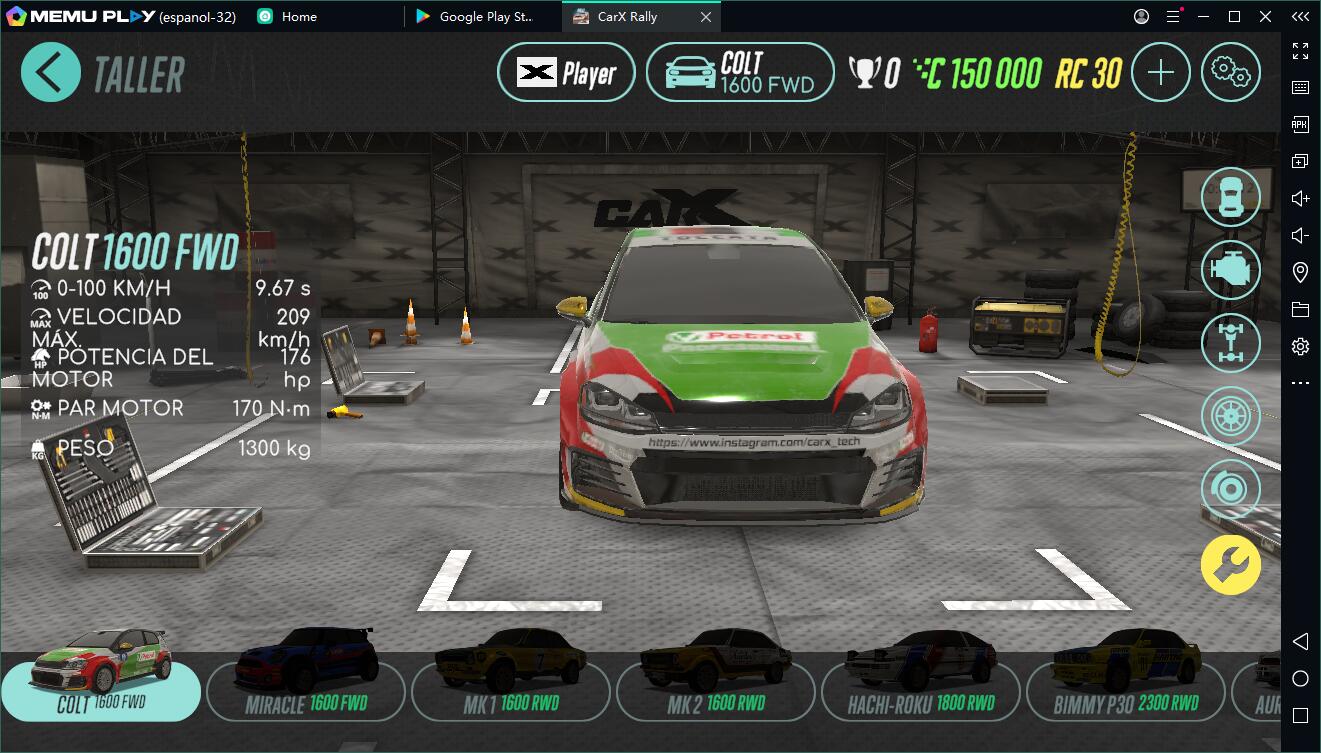
Task: Open the Player profile selector
Action: pos(565,71)
